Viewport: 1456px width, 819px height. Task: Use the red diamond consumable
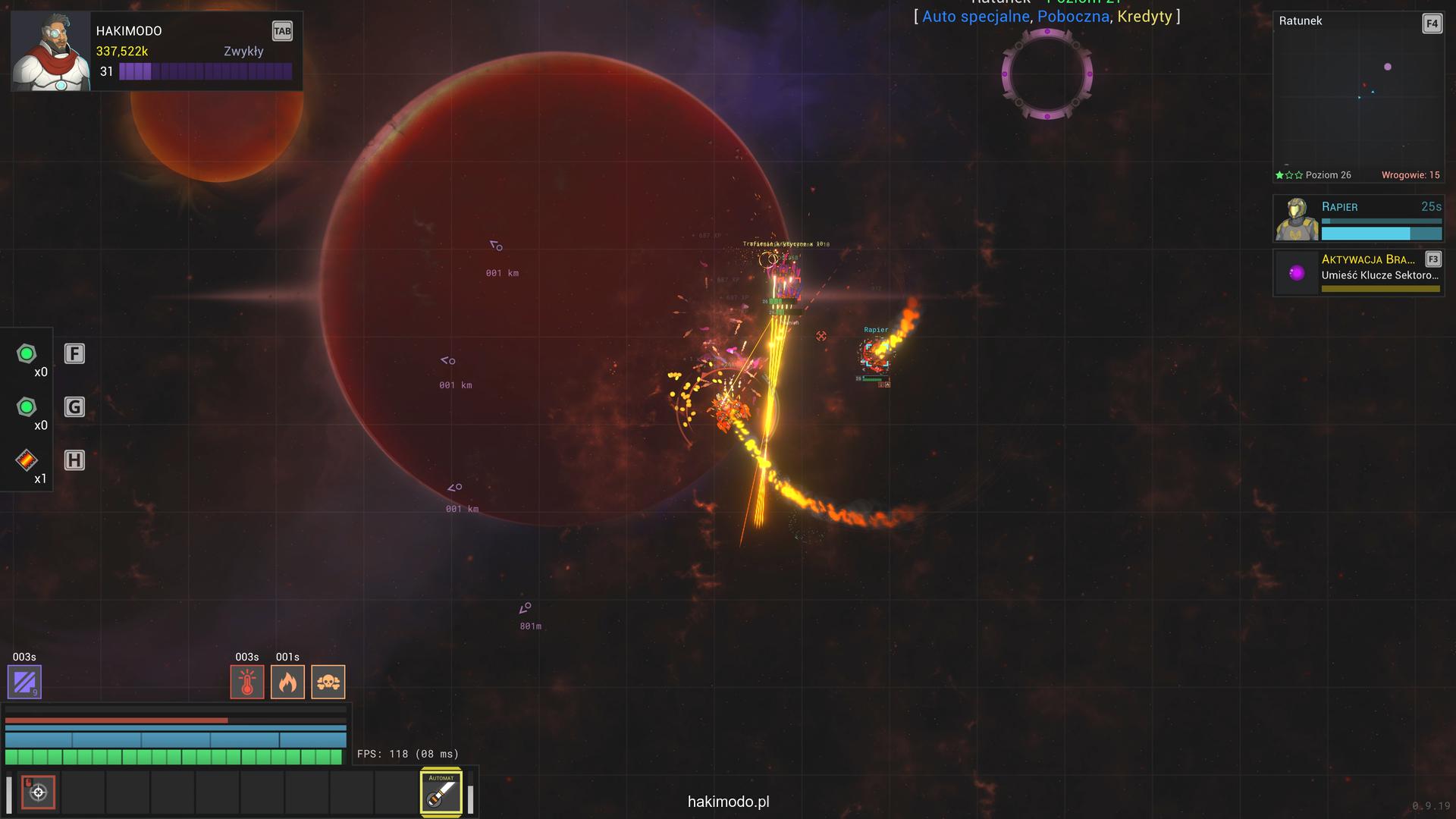coord(27,460)
